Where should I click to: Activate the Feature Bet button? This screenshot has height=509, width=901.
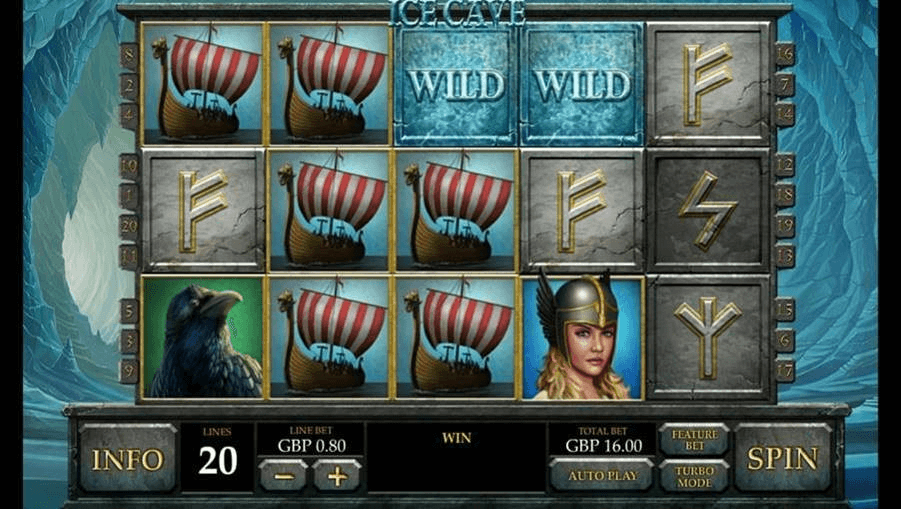pyautogui.click(x=694, y=440)
